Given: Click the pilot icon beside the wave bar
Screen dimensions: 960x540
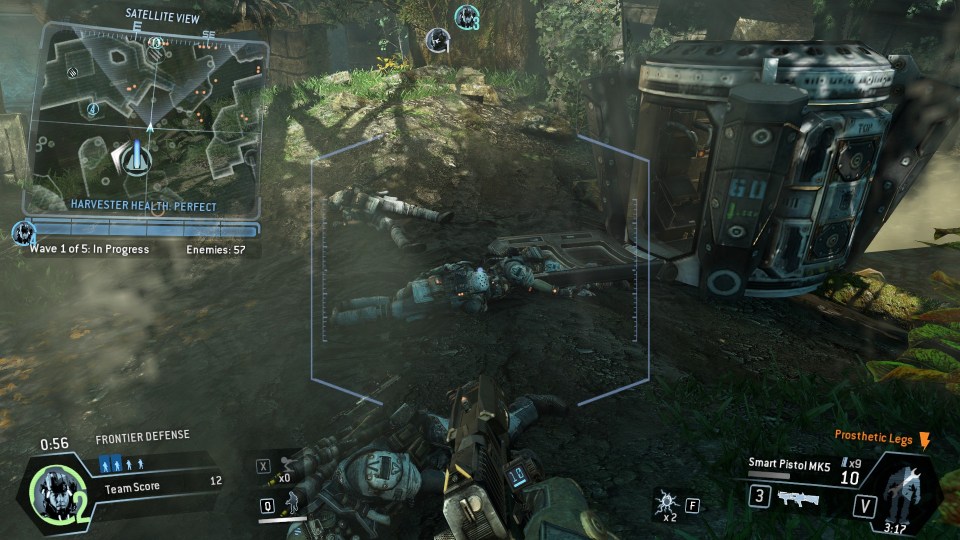Looking at the screenshot, I should [x=22, y=234].
